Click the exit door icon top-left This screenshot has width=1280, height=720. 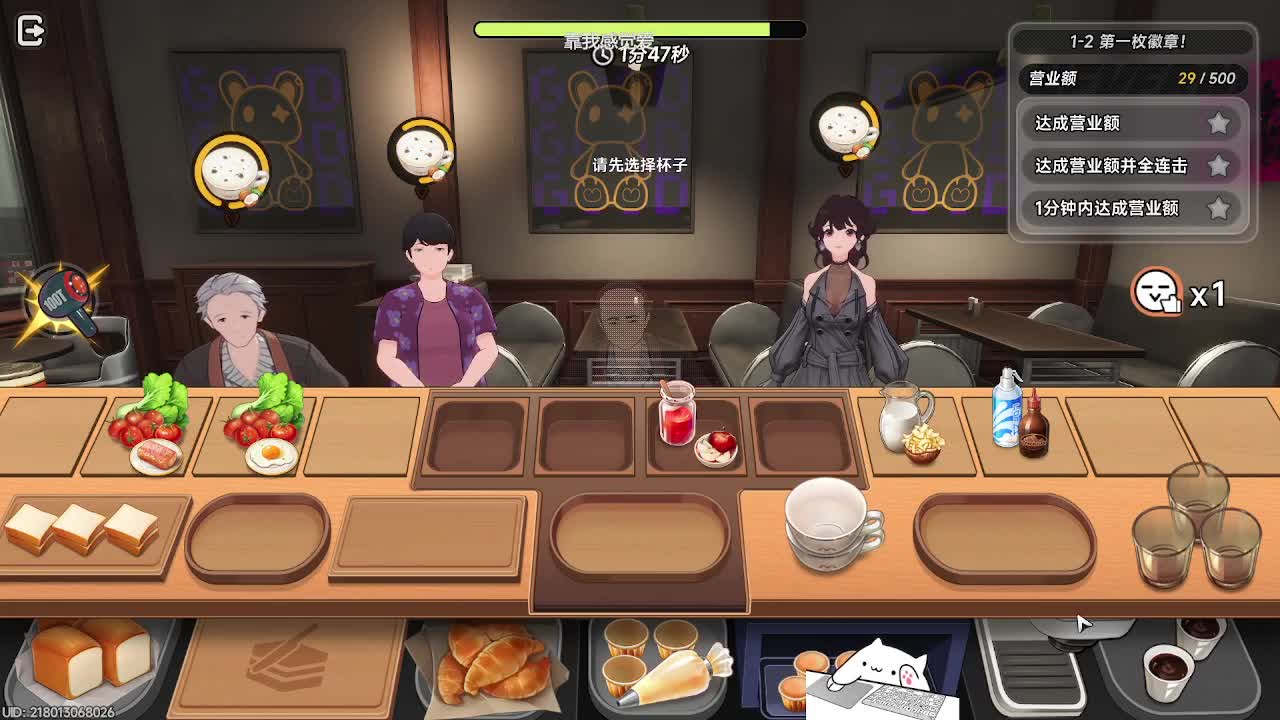point(31,30)
